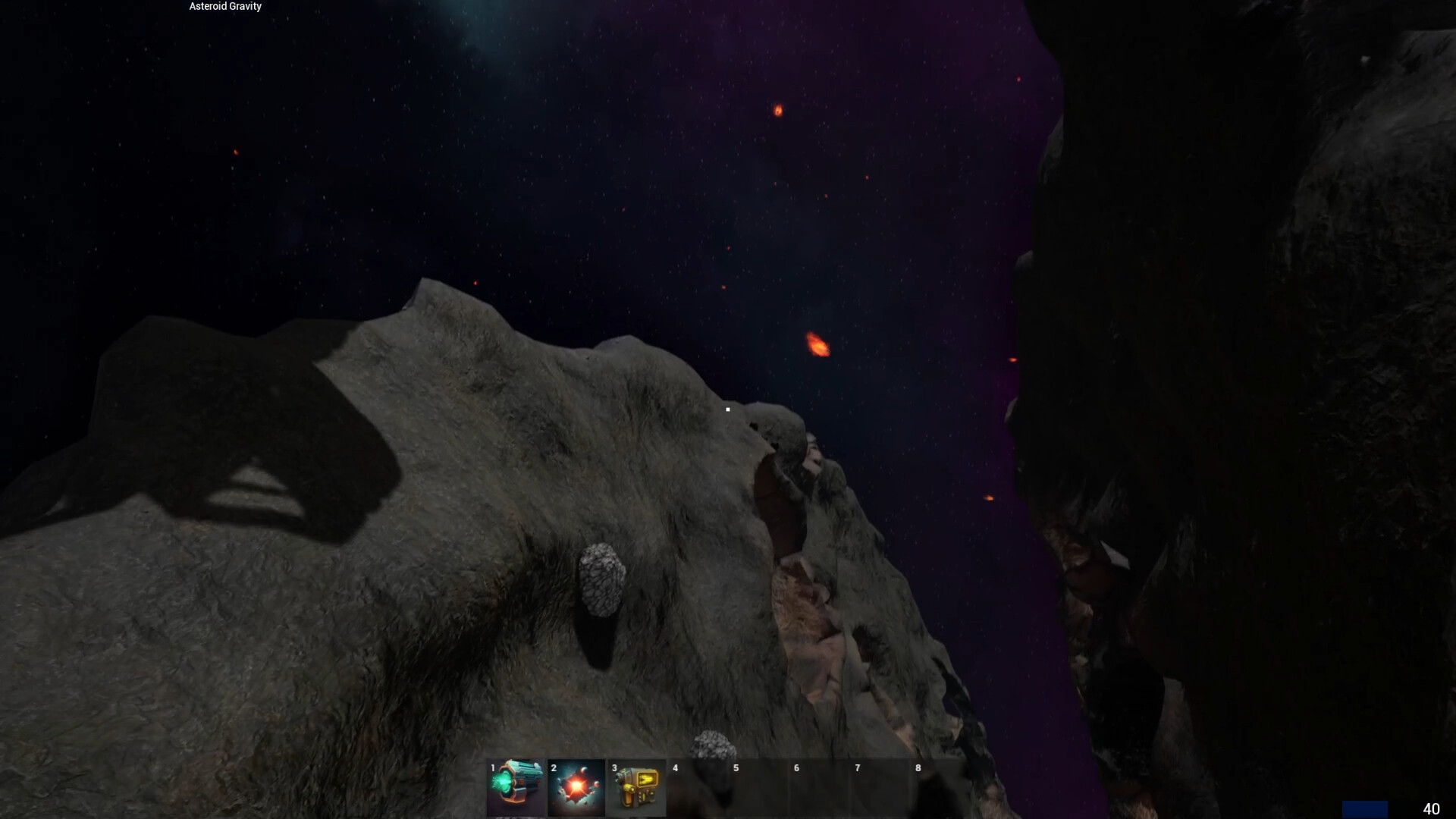1456x819 pixels.
Task: Click the Asteroid Gravity mode label
Action: (224, 6)
